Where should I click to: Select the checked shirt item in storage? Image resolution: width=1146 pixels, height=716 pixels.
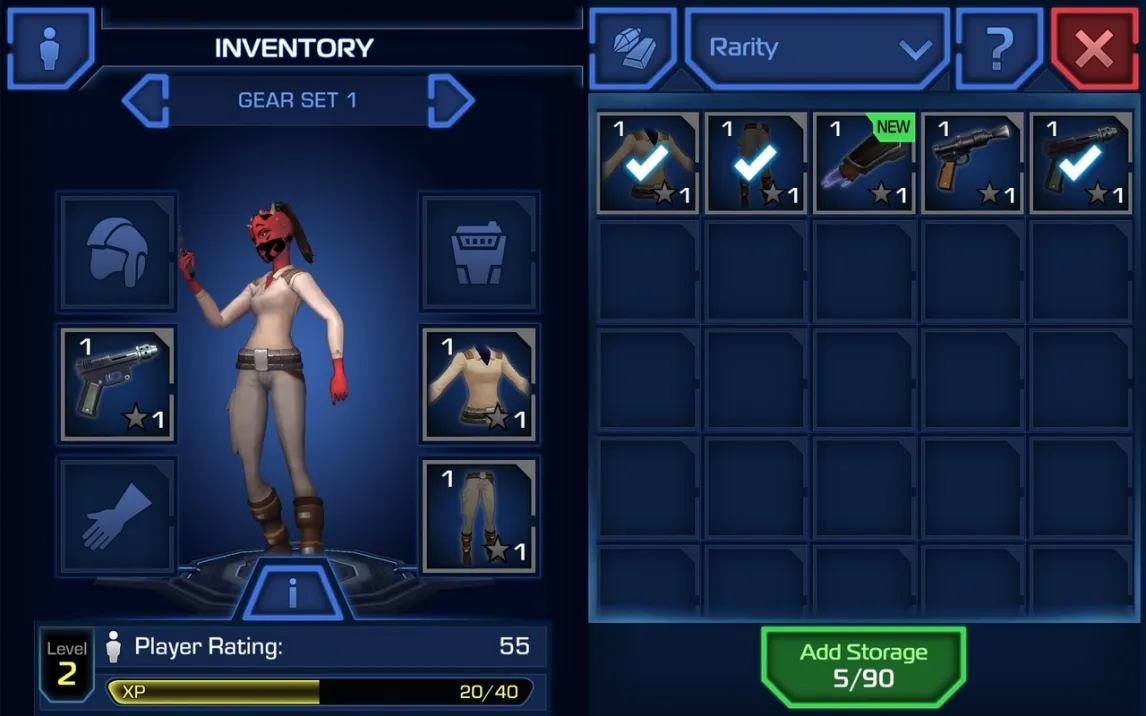coord(648,163)
